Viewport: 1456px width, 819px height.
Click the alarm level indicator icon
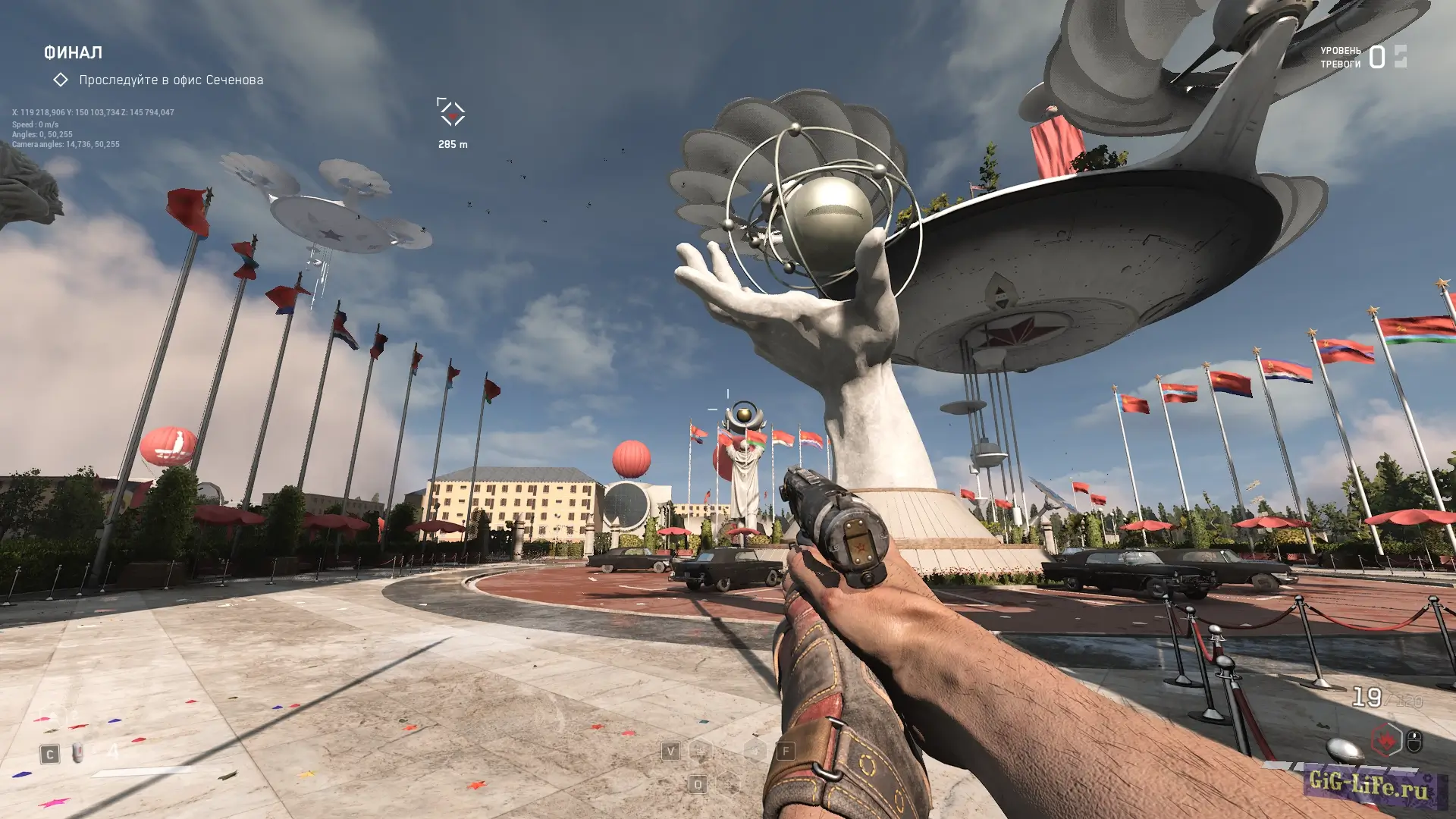[x=1400, y=56]
